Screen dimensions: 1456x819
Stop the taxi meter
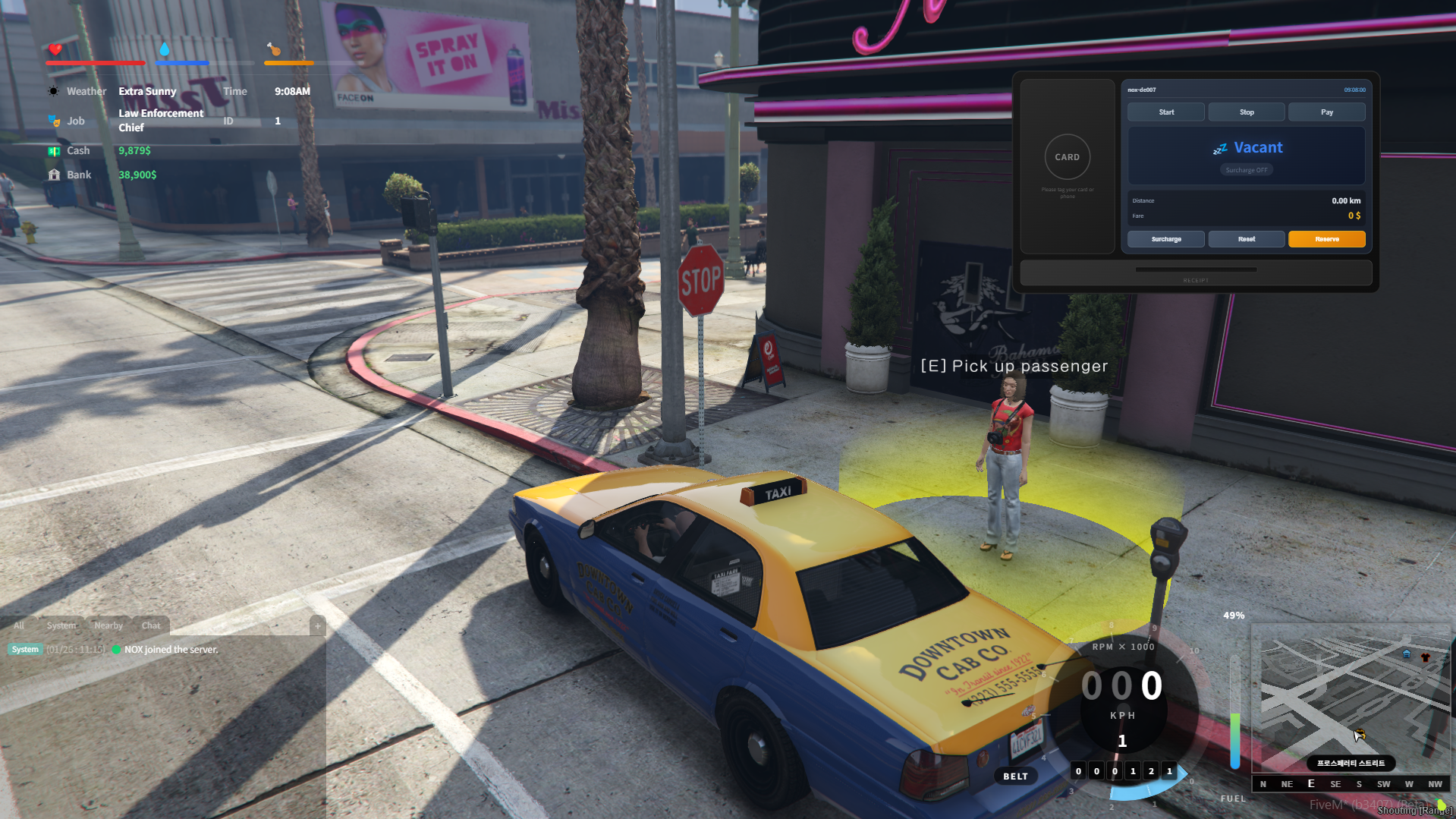1246,112
